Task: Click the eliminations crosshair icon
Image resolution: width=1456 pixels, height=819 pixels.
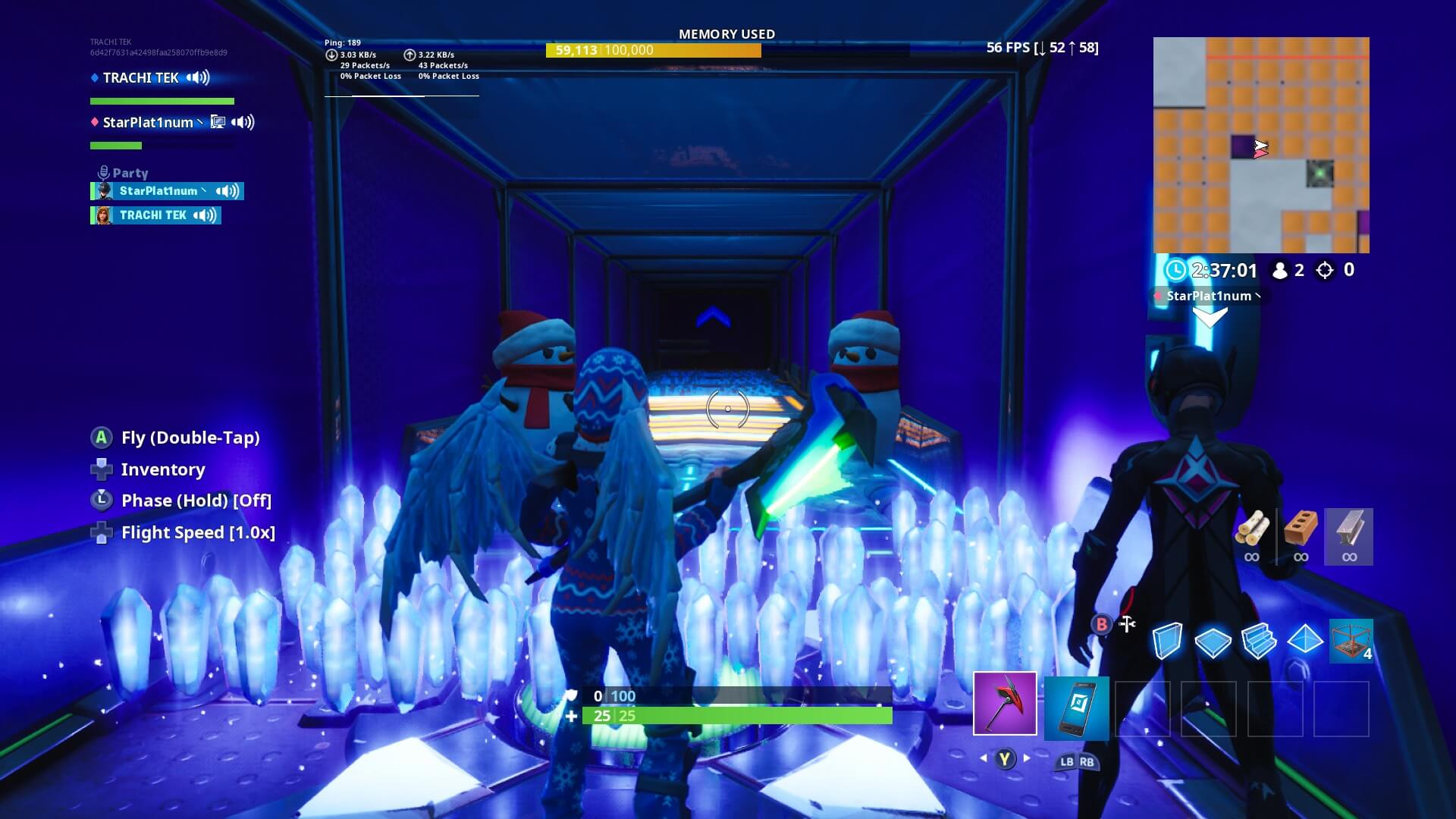Action: pyautogui.click(x=1323, y=271)
